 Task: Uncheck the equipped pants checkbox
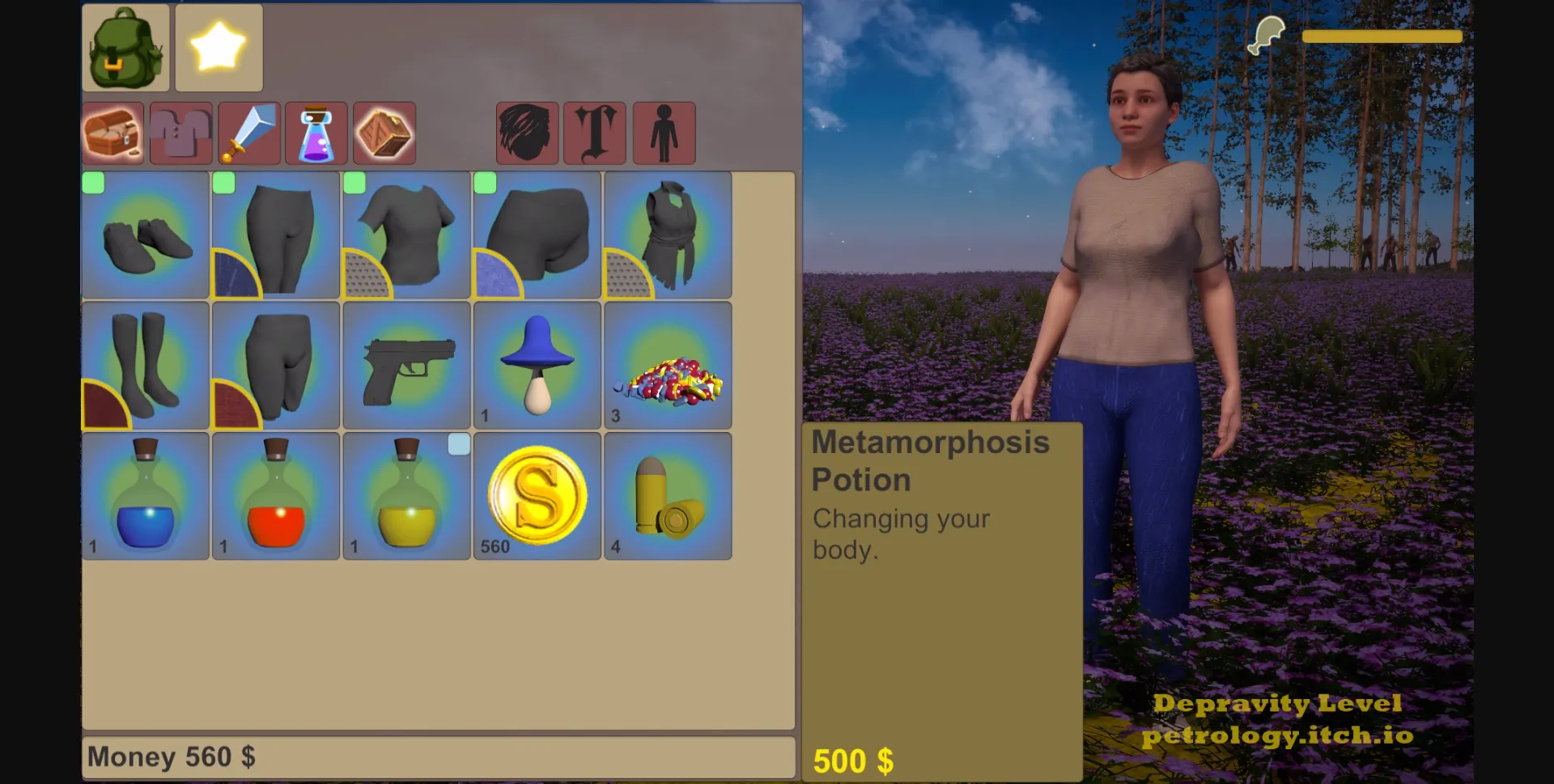pos(224,184)
